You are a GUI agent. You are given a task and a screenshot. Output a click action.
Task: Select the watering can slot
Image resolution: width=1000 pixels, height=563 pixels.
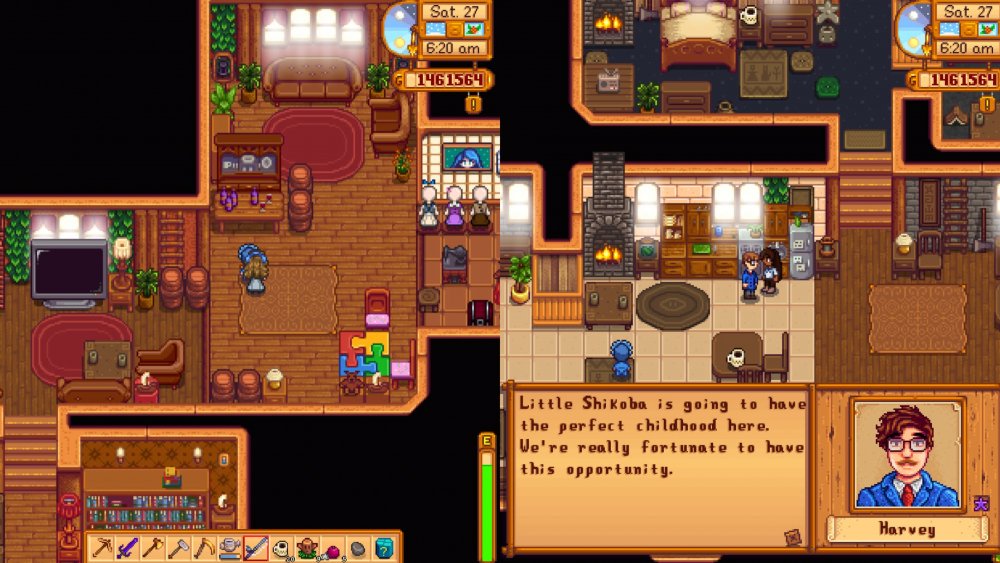230,548
